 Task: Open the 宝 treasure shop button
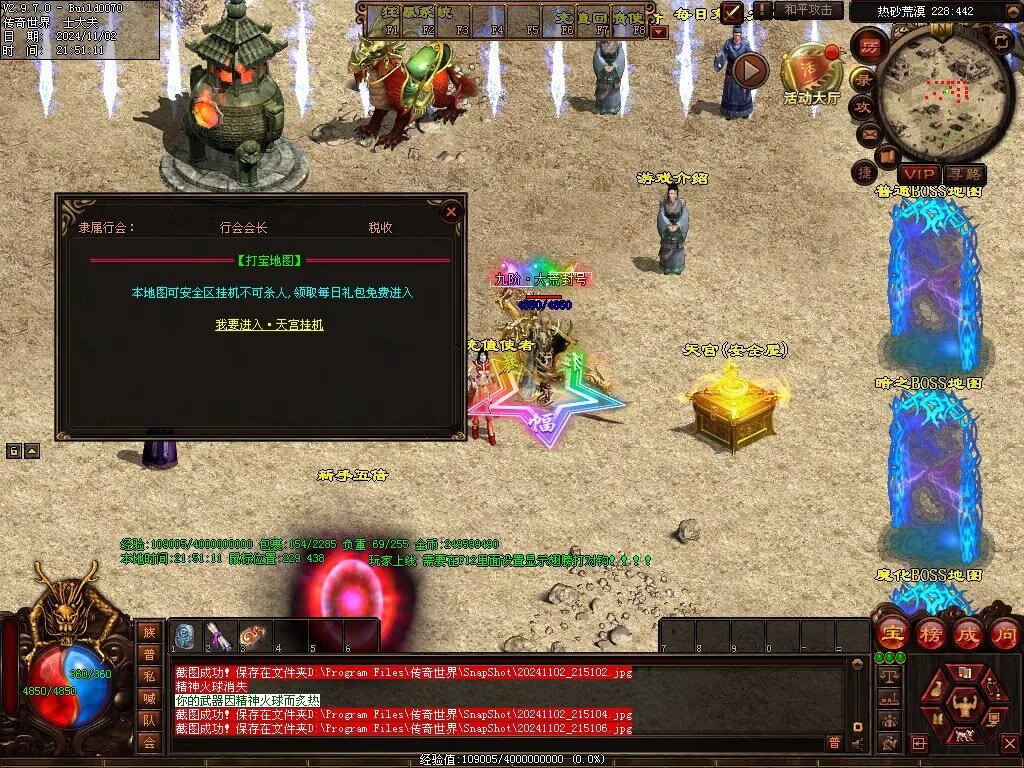point(892,633)
